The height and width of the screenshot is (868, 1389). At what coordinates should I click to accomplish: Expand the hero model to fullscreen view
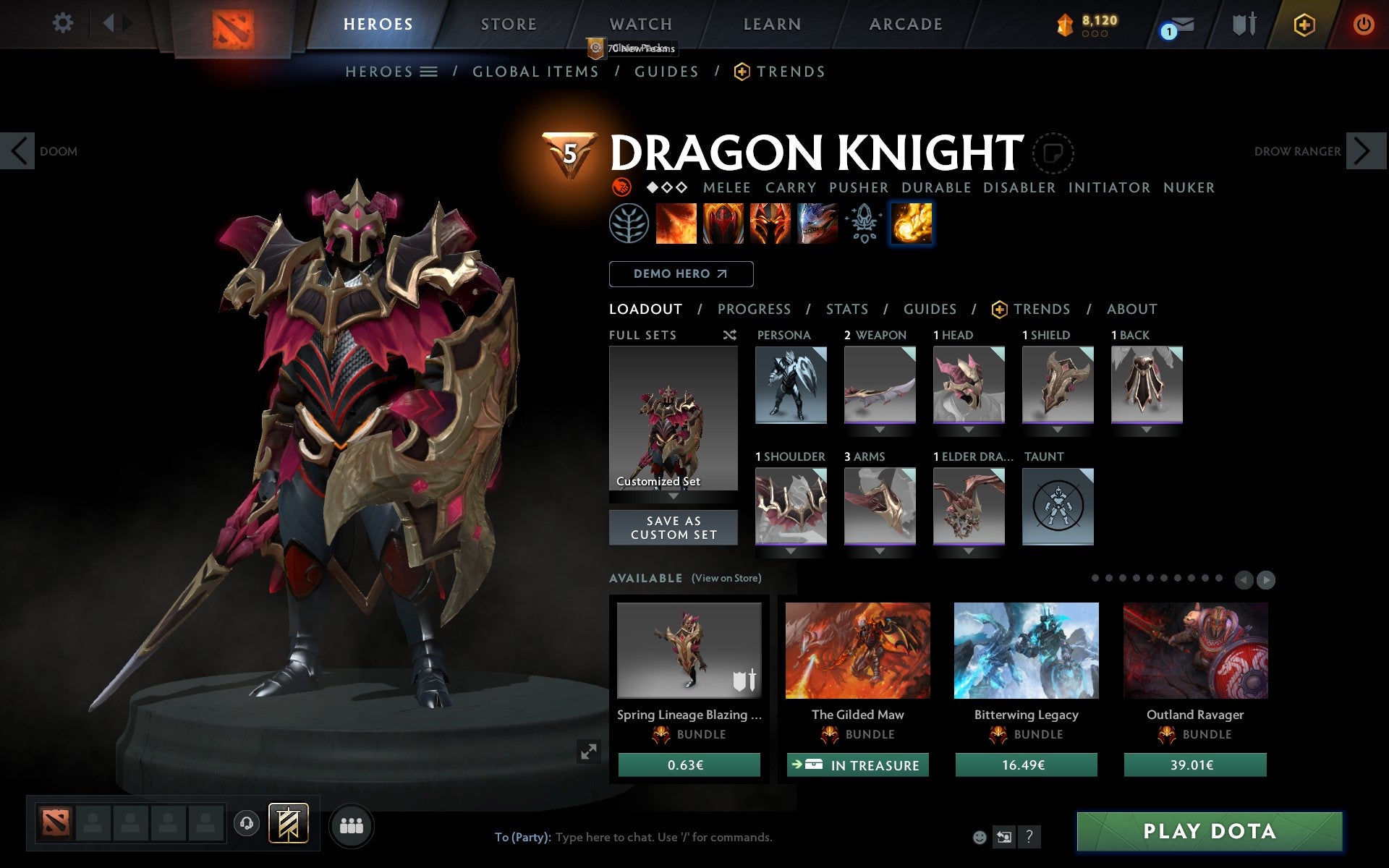tap(590, 752)
